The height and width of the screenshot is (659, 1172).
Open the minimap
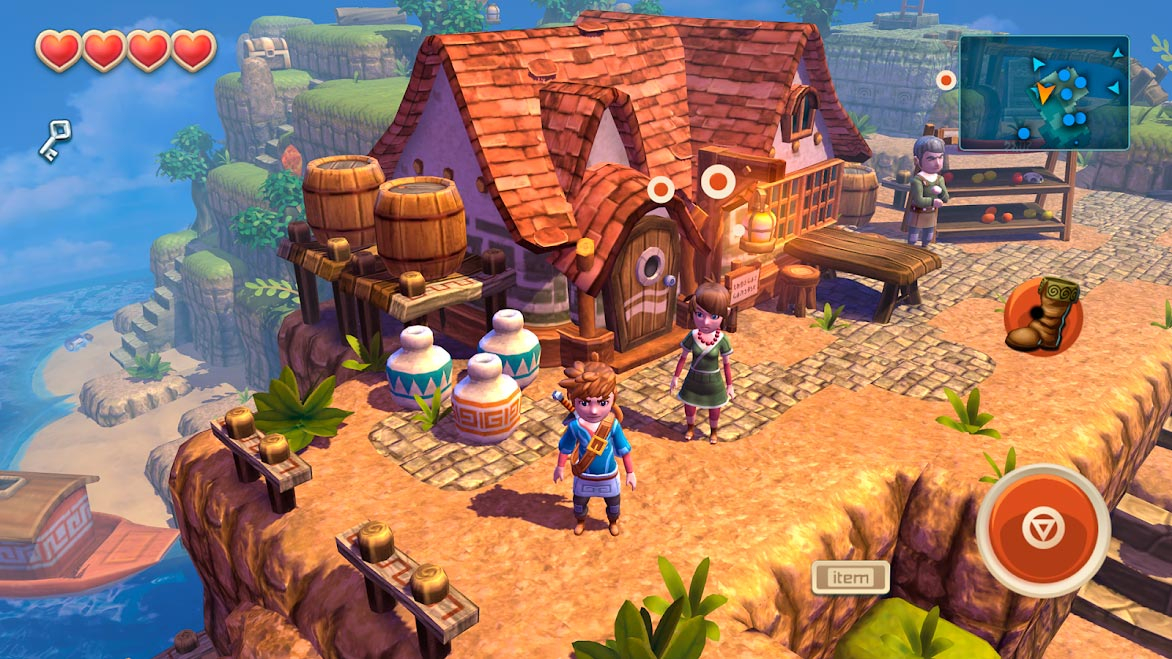click(x=1044, y=92)
